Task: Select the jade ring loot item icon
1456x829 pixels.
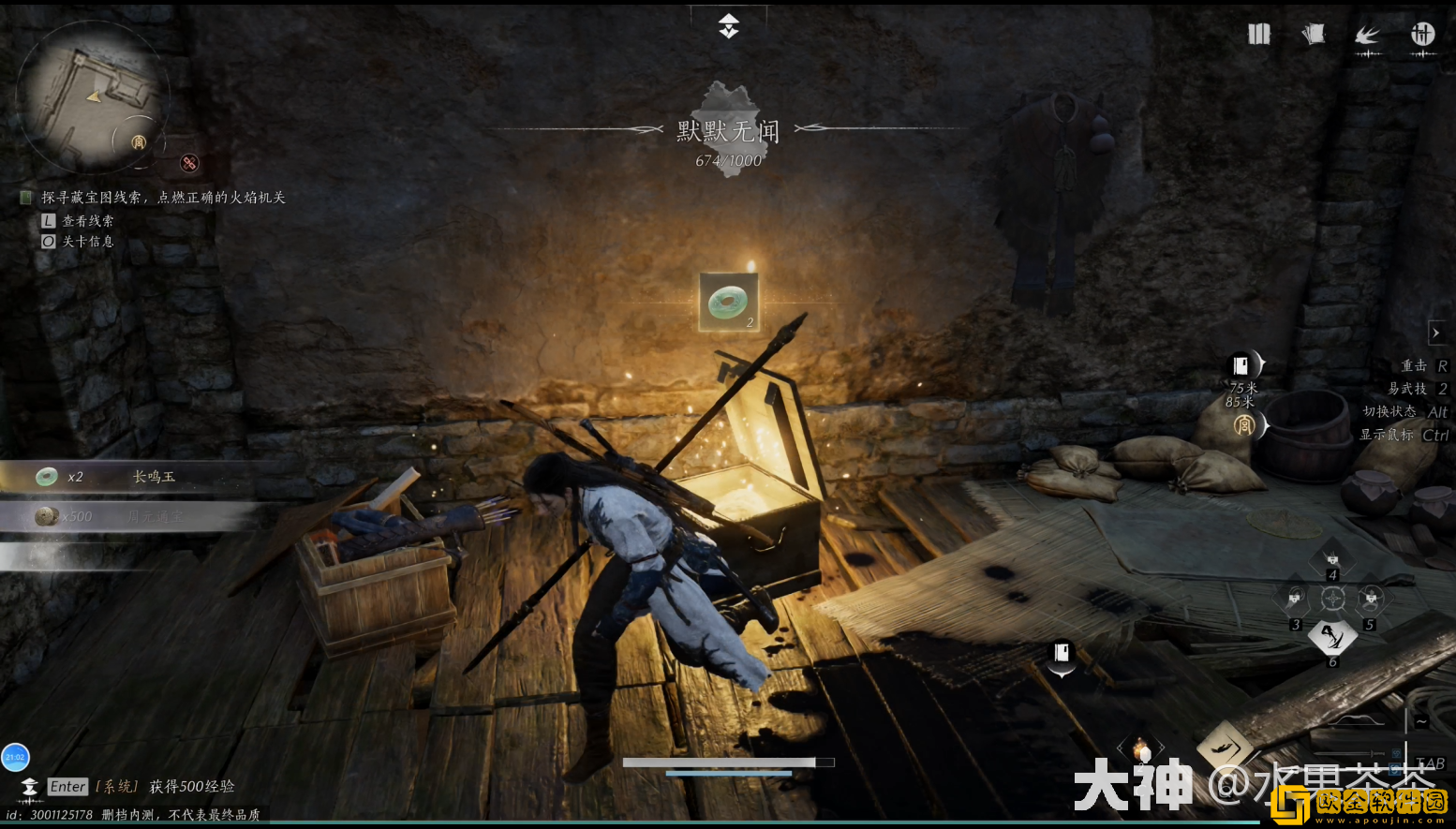Action: pyautogui.click(x=728, y=302)
